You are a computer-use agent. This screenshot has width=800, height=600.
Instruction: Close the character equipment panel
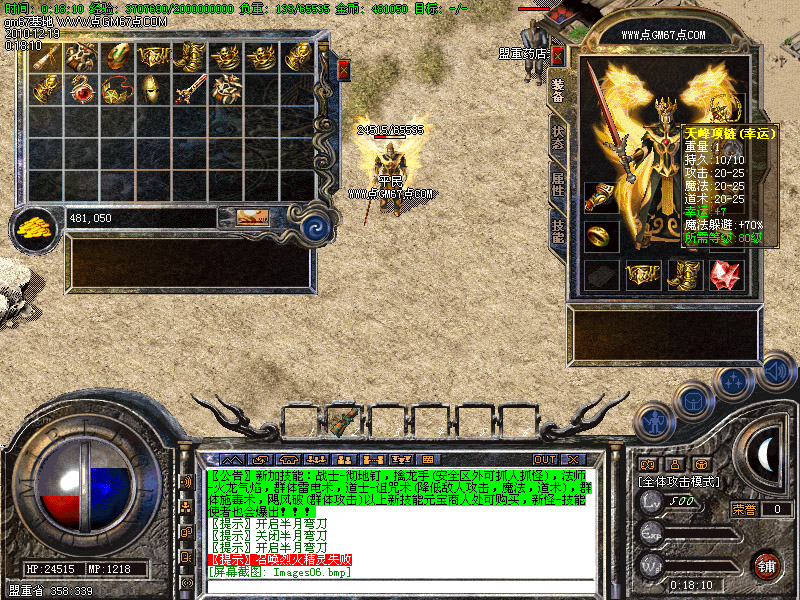click(558, 55)
